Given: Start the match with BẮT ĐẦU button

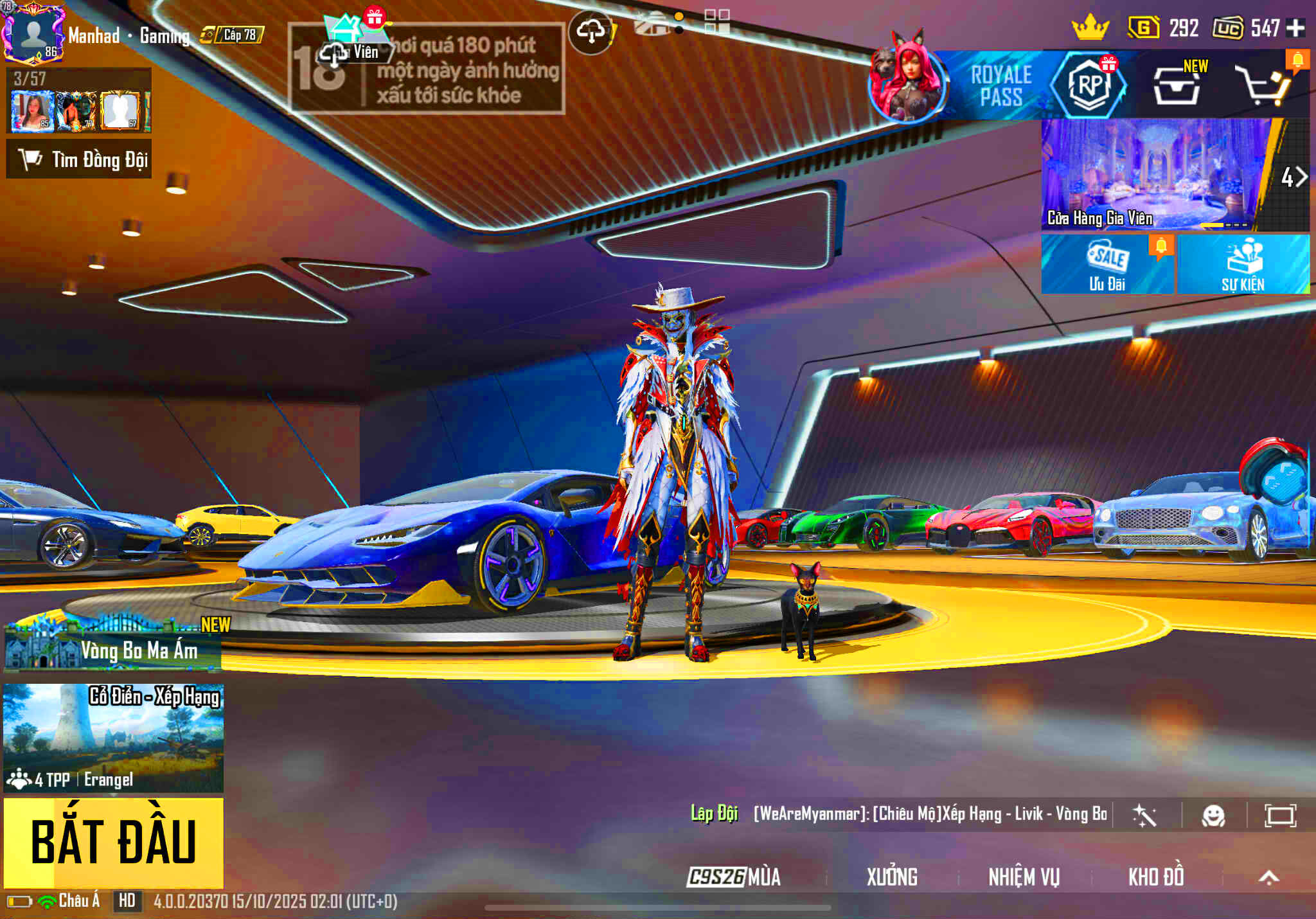Looking at the screenshot, I should click(x=114, y=842).
